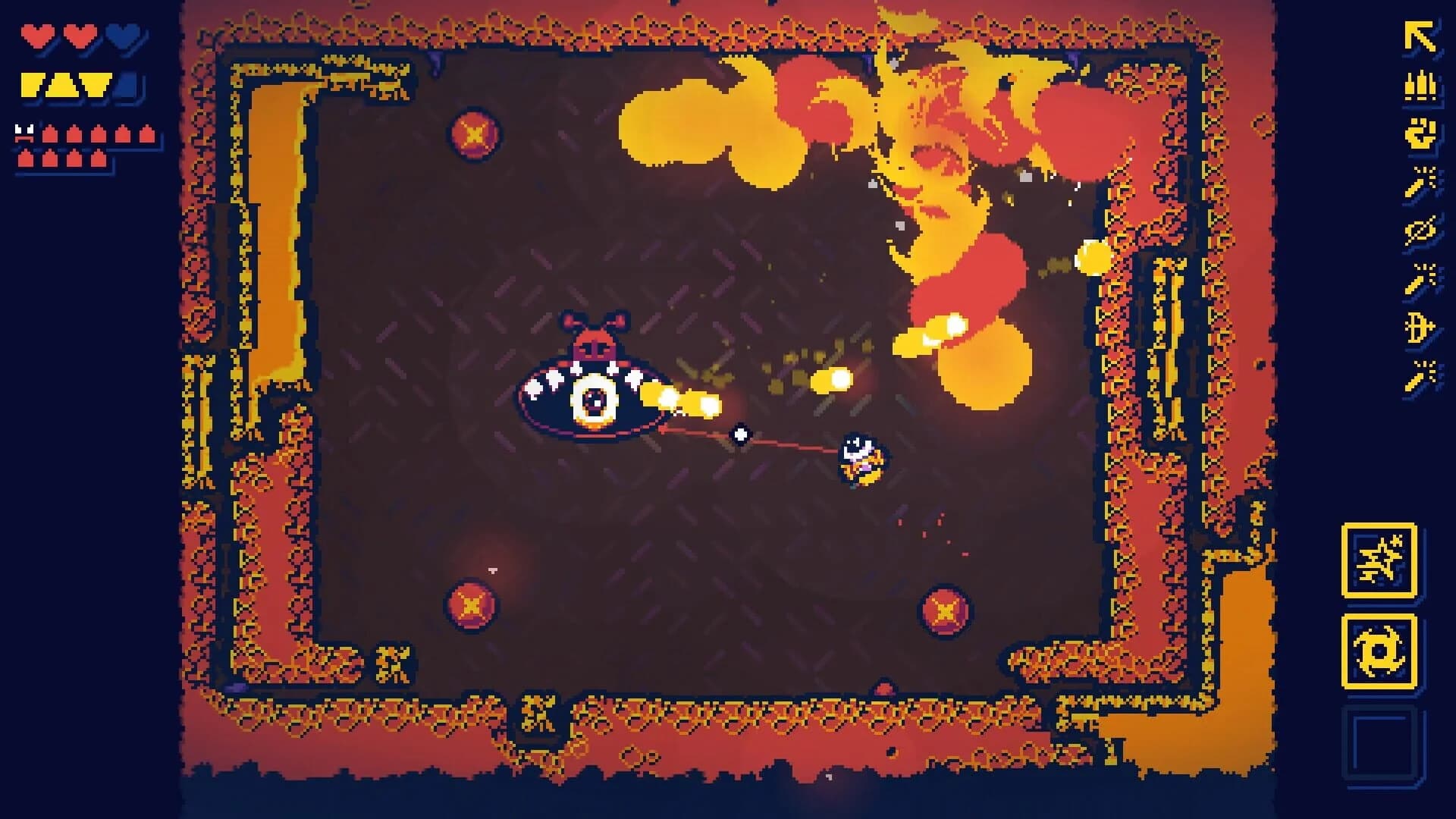
Task: Click the angry enemy face counter icon
Action: coord(24,132)
